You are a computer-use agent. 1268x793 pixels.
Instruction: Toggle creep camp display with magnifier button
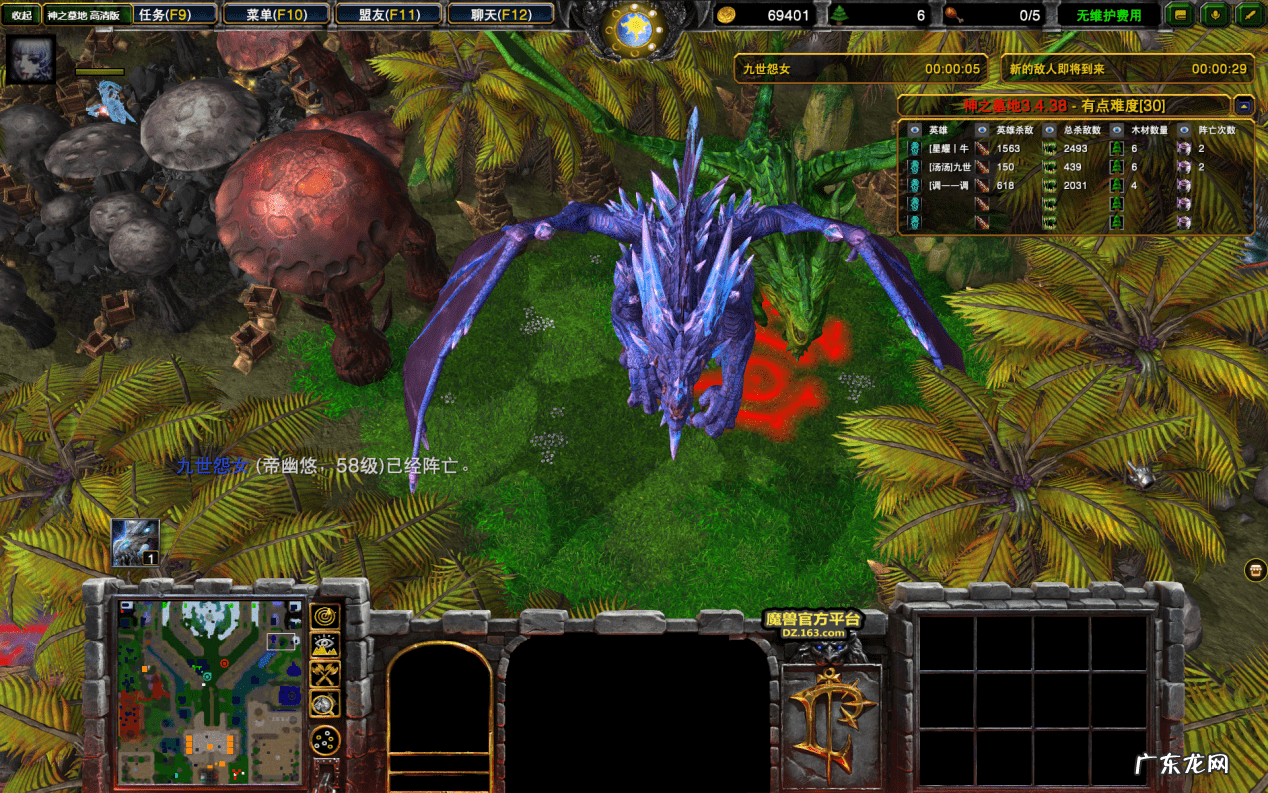[x=325, y=704]
